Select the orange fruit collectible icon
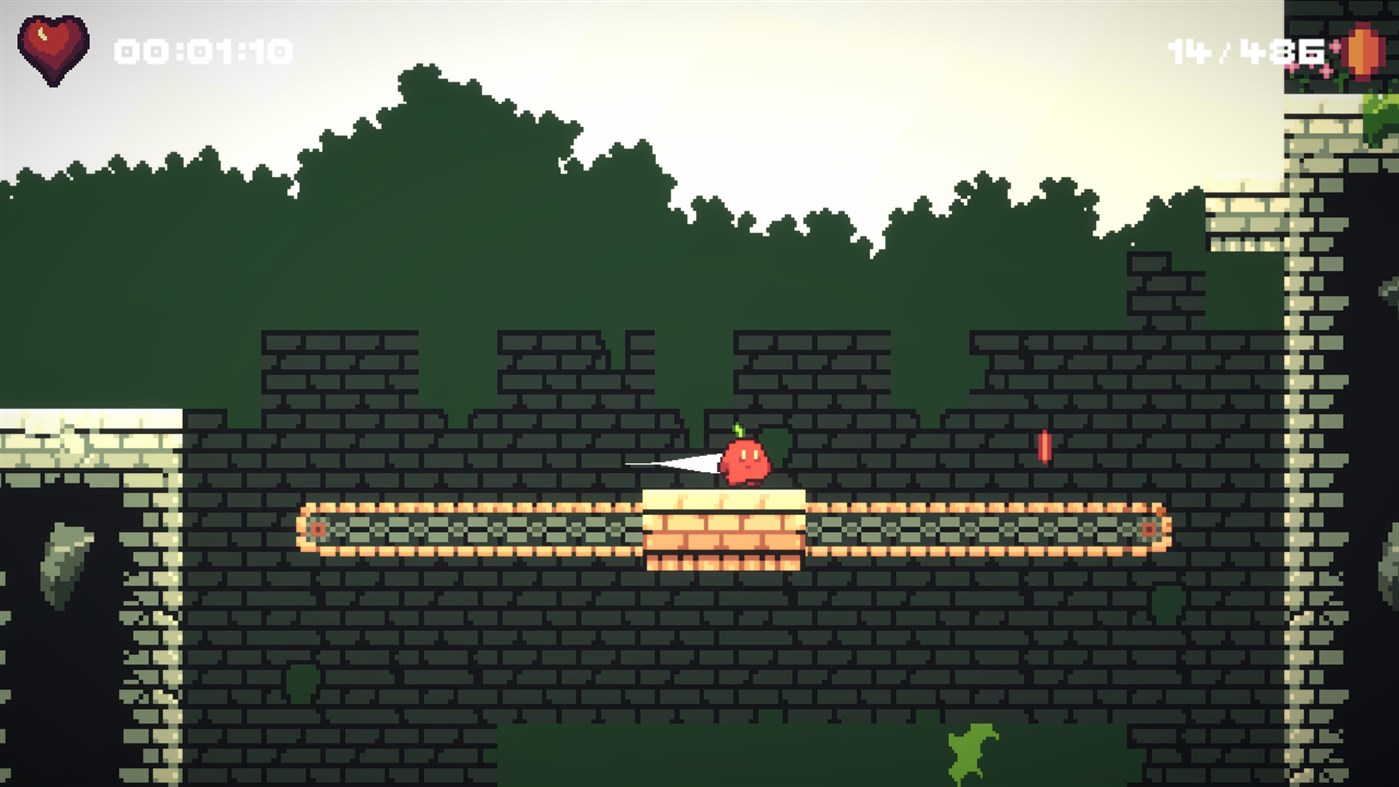The width and height of the screenshot is (1399, 787). 1362,51
